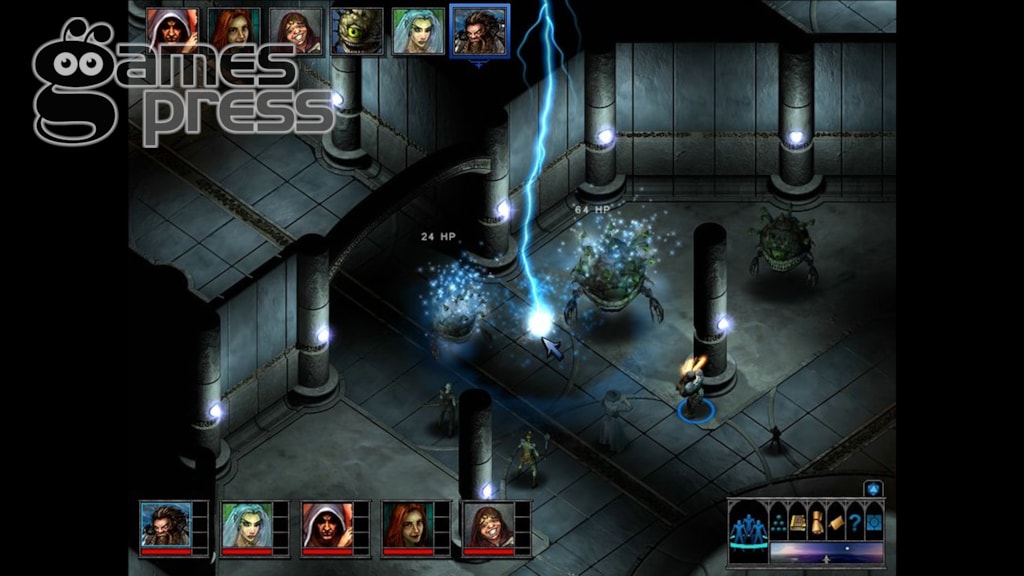Click the blue dice icon above the toolbar
The image size is (1024, 576).
[871, 489]
